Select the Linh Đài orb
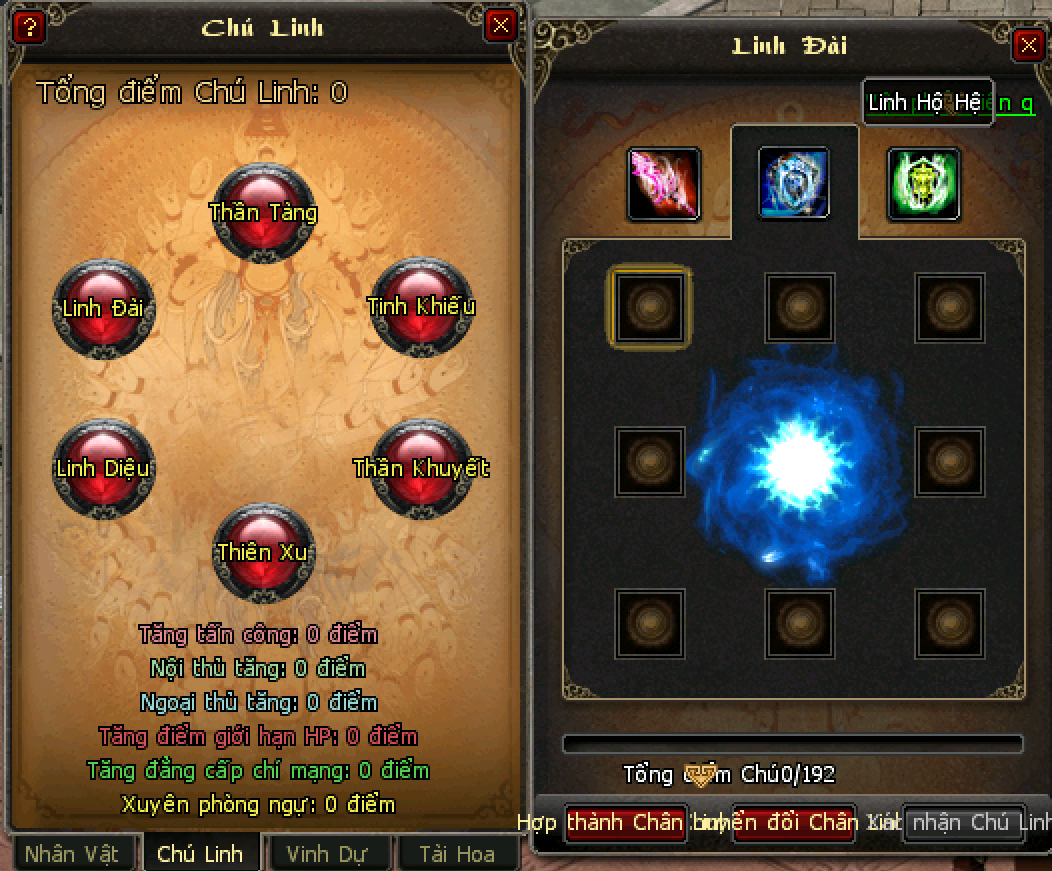This screenshot has width=1052, height=871. pyautogui.click(x=103, y=308)
